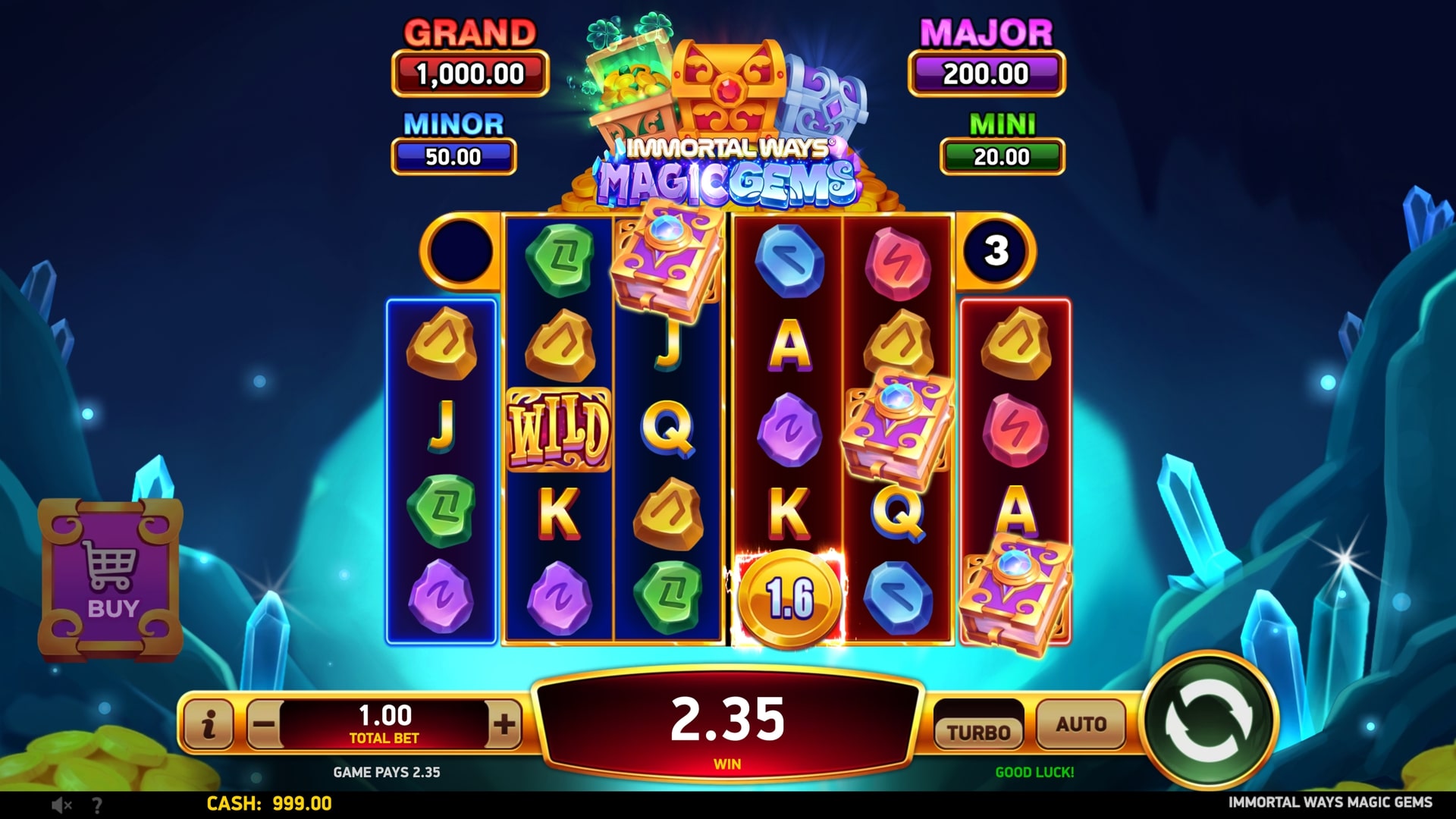Open help using the question mark icon
The width and height of the screenshot is (1456, 819).
(96, 804)
